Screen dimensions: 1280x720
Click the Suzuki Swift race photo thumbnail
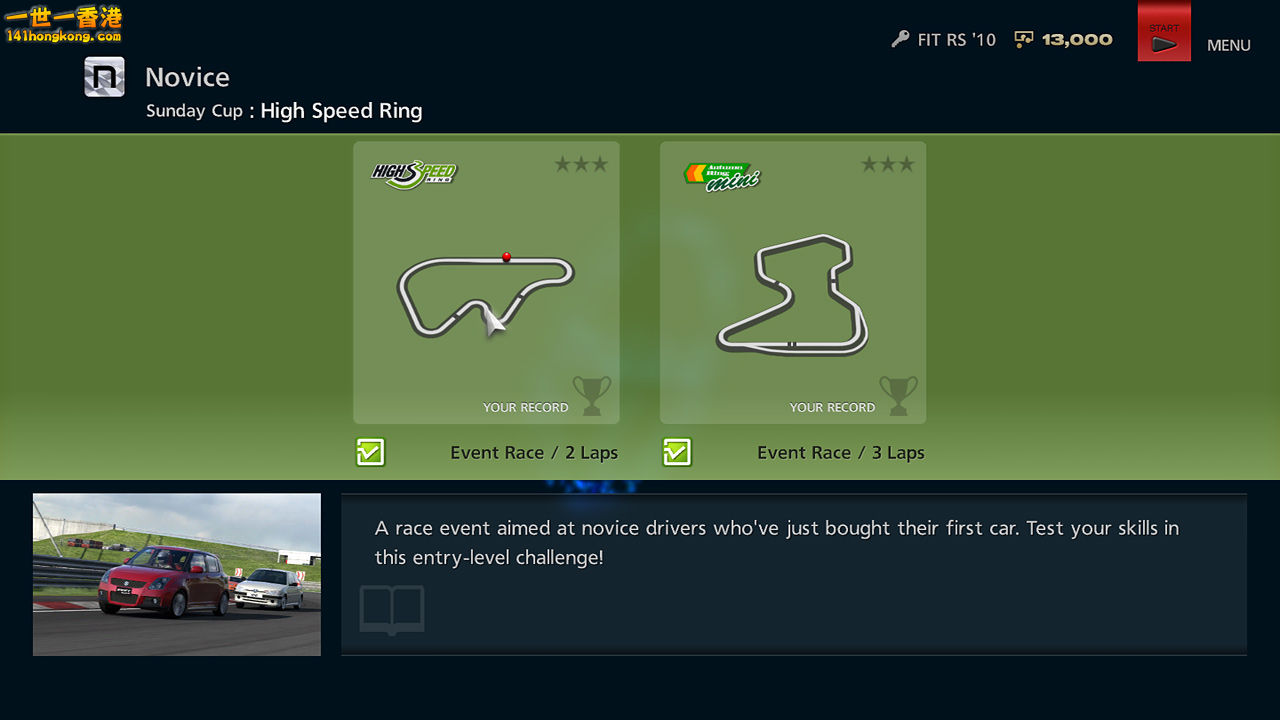pyautogui.click(x=176, y=574)
